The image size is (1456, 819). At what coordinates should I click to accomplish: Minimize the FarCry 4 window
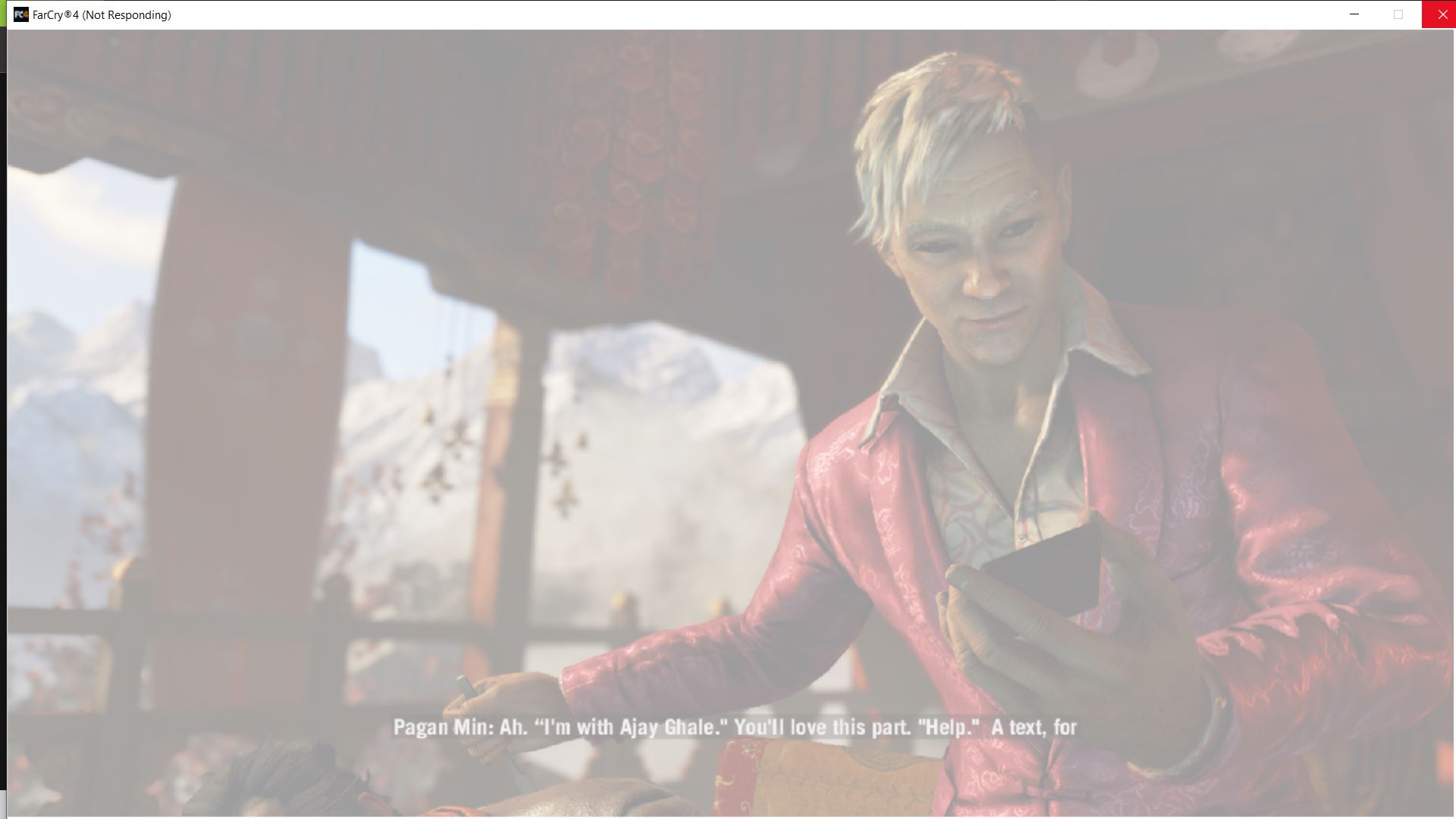click(x=1354, y=14)
